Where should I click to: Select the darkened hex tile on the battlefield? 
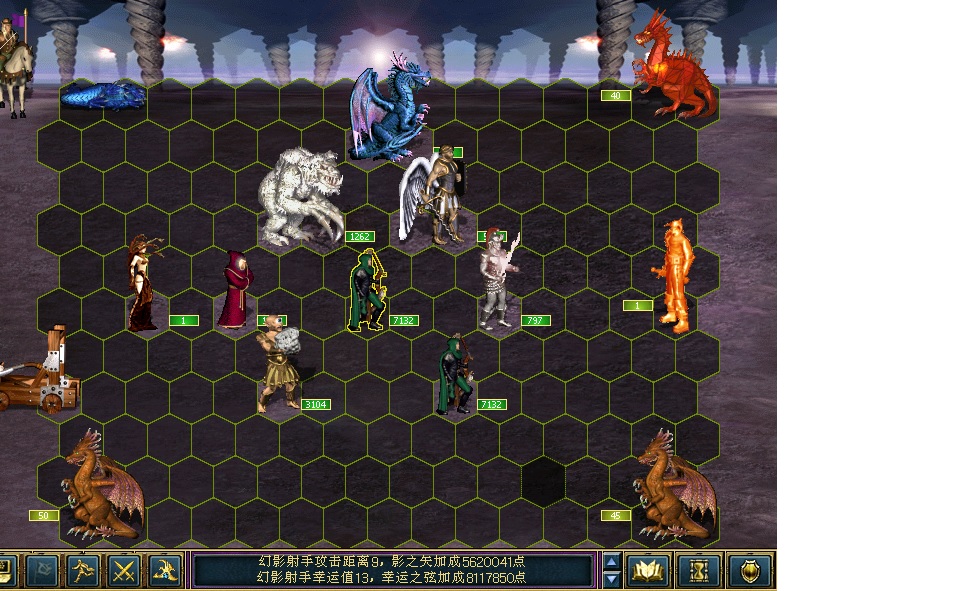[543, 481]
